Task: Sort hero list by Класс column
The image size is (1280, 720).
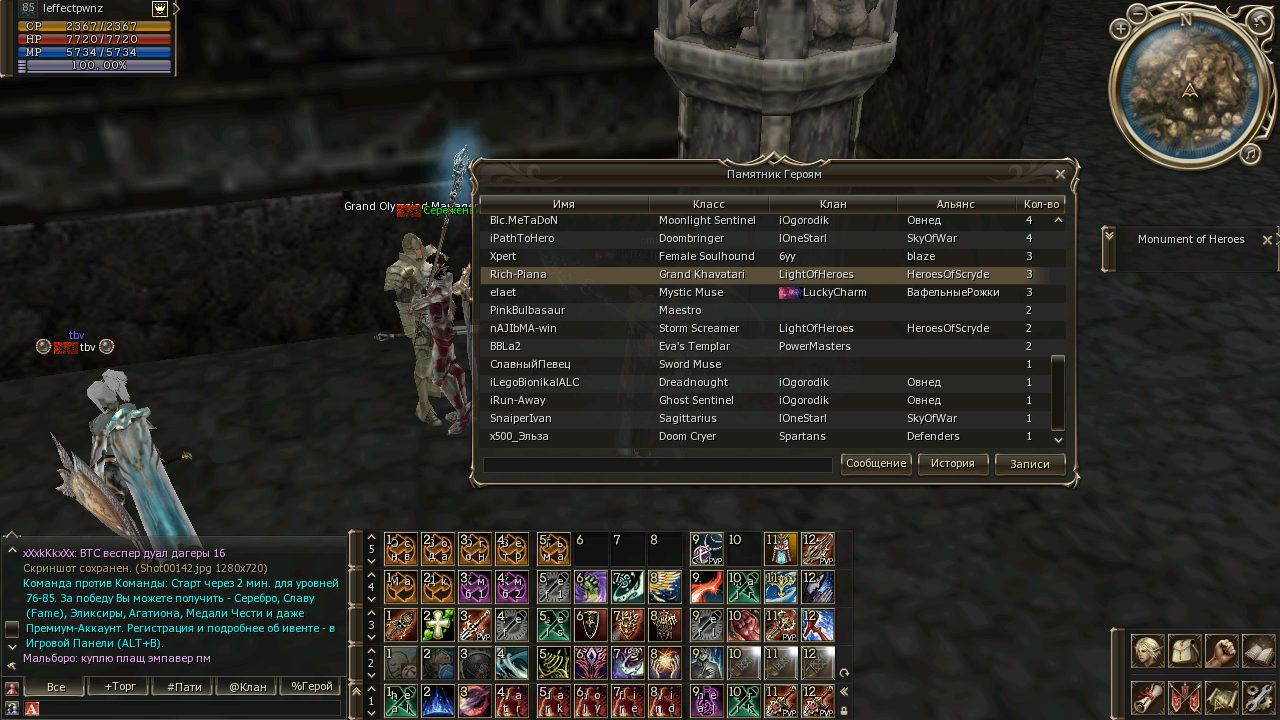Action: [708, 204]
